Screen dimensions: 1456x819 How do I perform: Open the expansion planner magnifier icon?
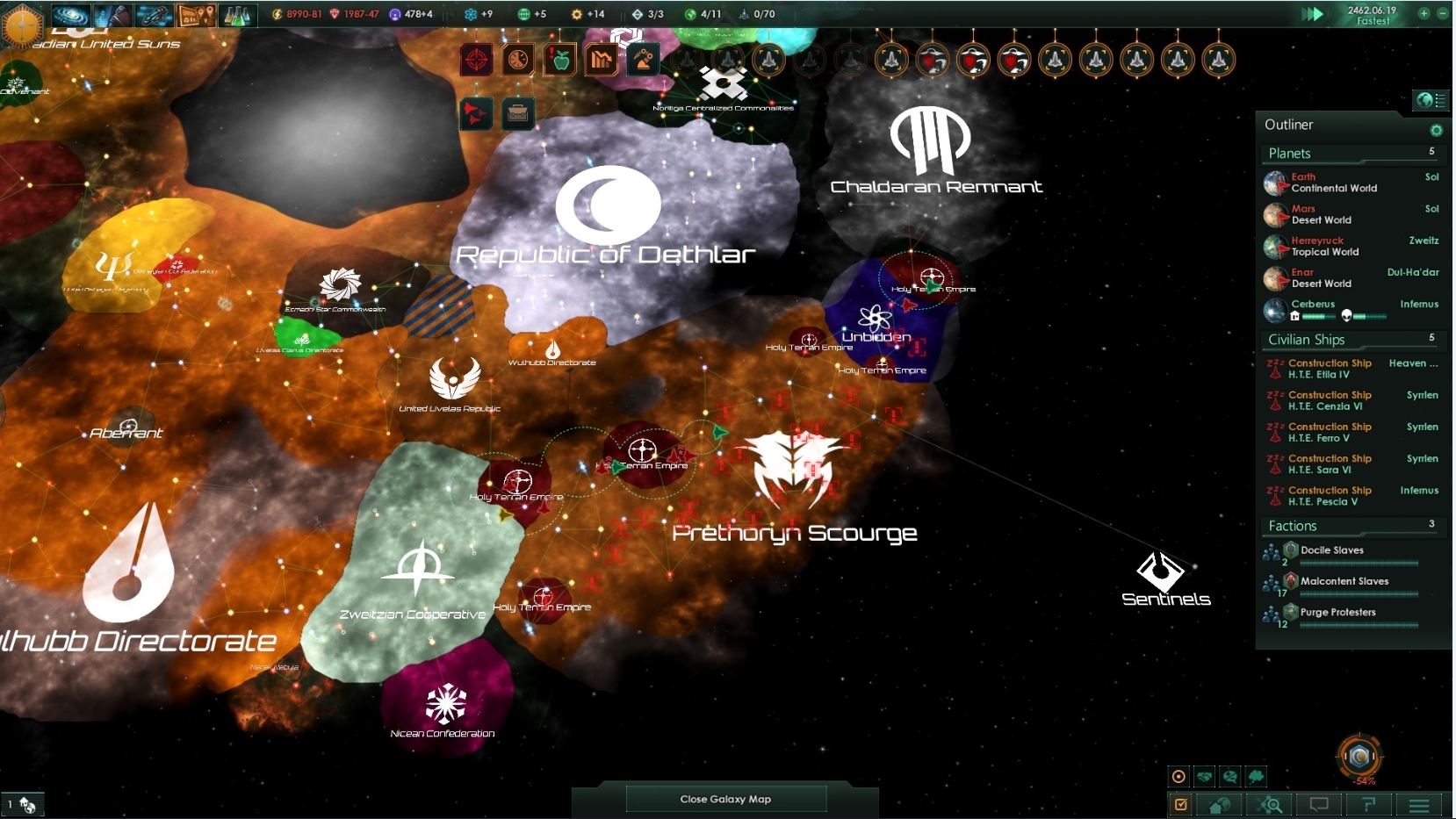coord(1271,804)
